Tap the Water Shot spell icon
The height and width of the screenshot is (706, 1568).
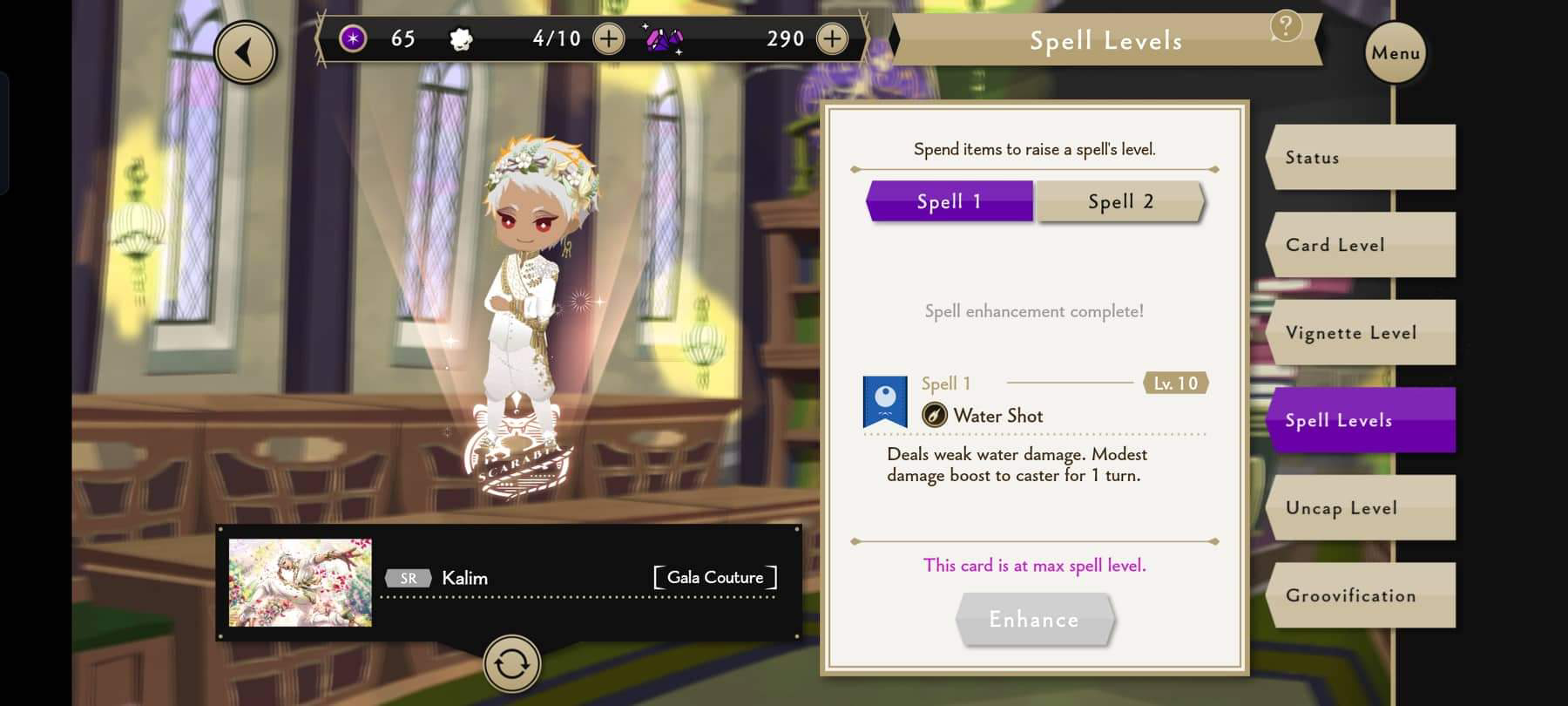click(885, 402)
